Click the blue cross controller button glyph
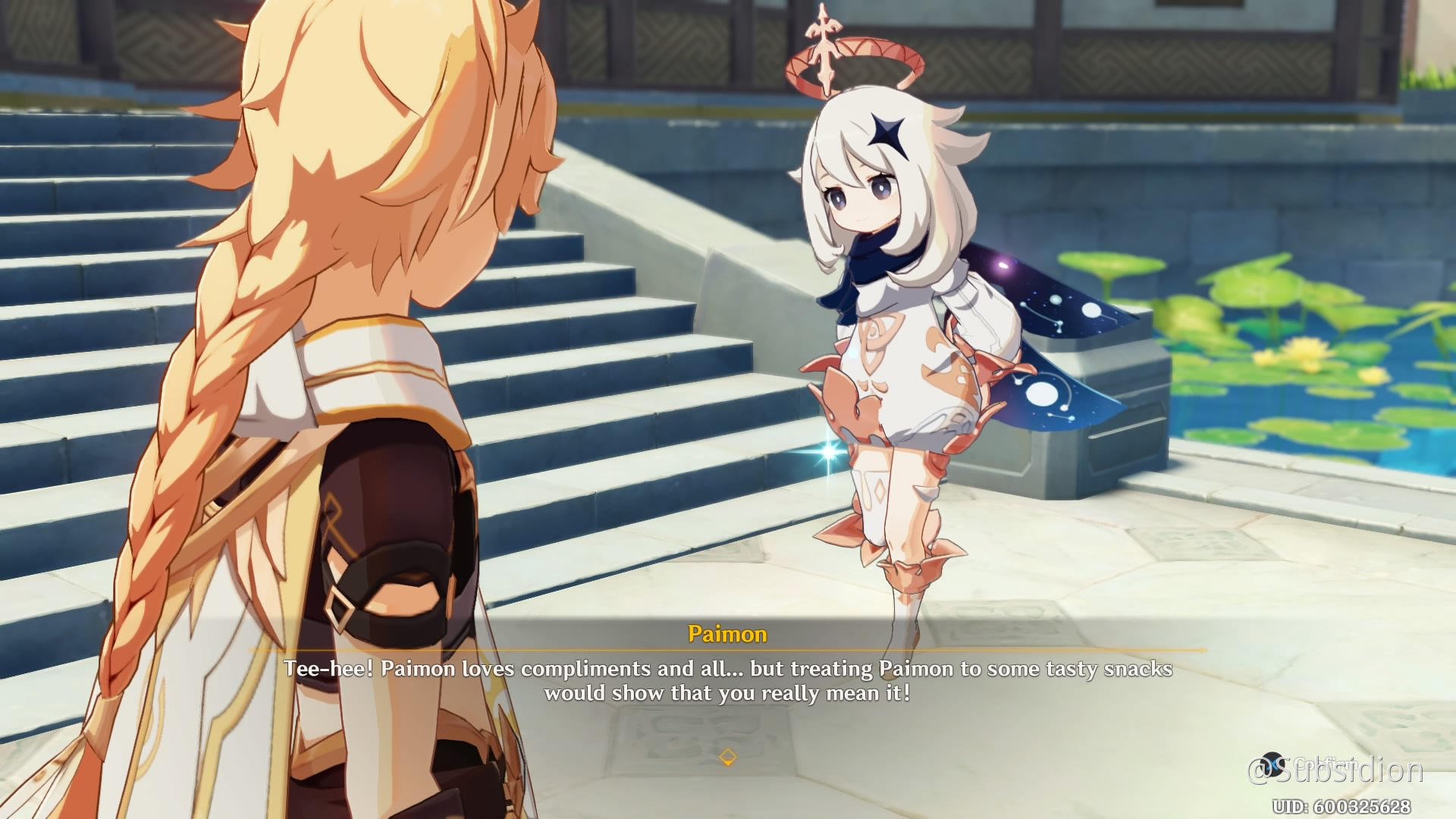 pos(1272,764)
